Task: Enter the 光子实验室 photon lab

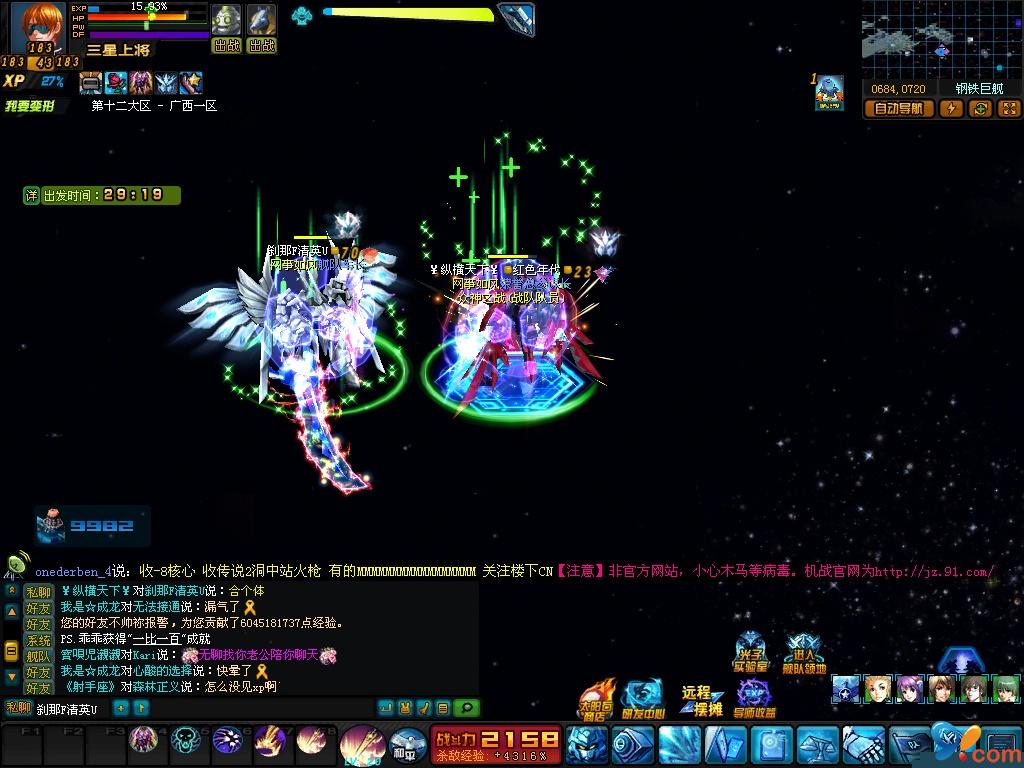Action: click(x=750, y=653)
